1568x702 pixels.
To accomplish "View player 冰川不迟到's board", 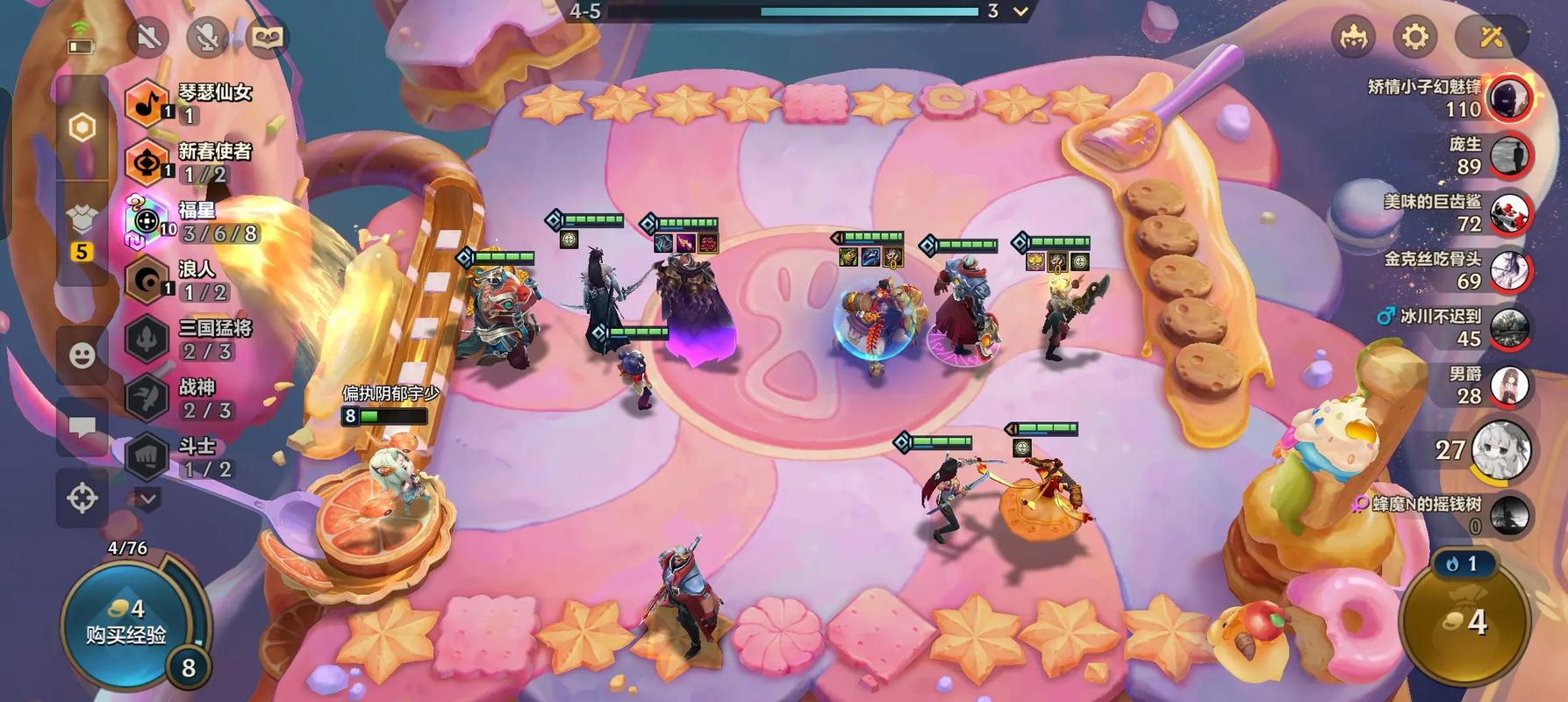I will (x=1510, y=328).
